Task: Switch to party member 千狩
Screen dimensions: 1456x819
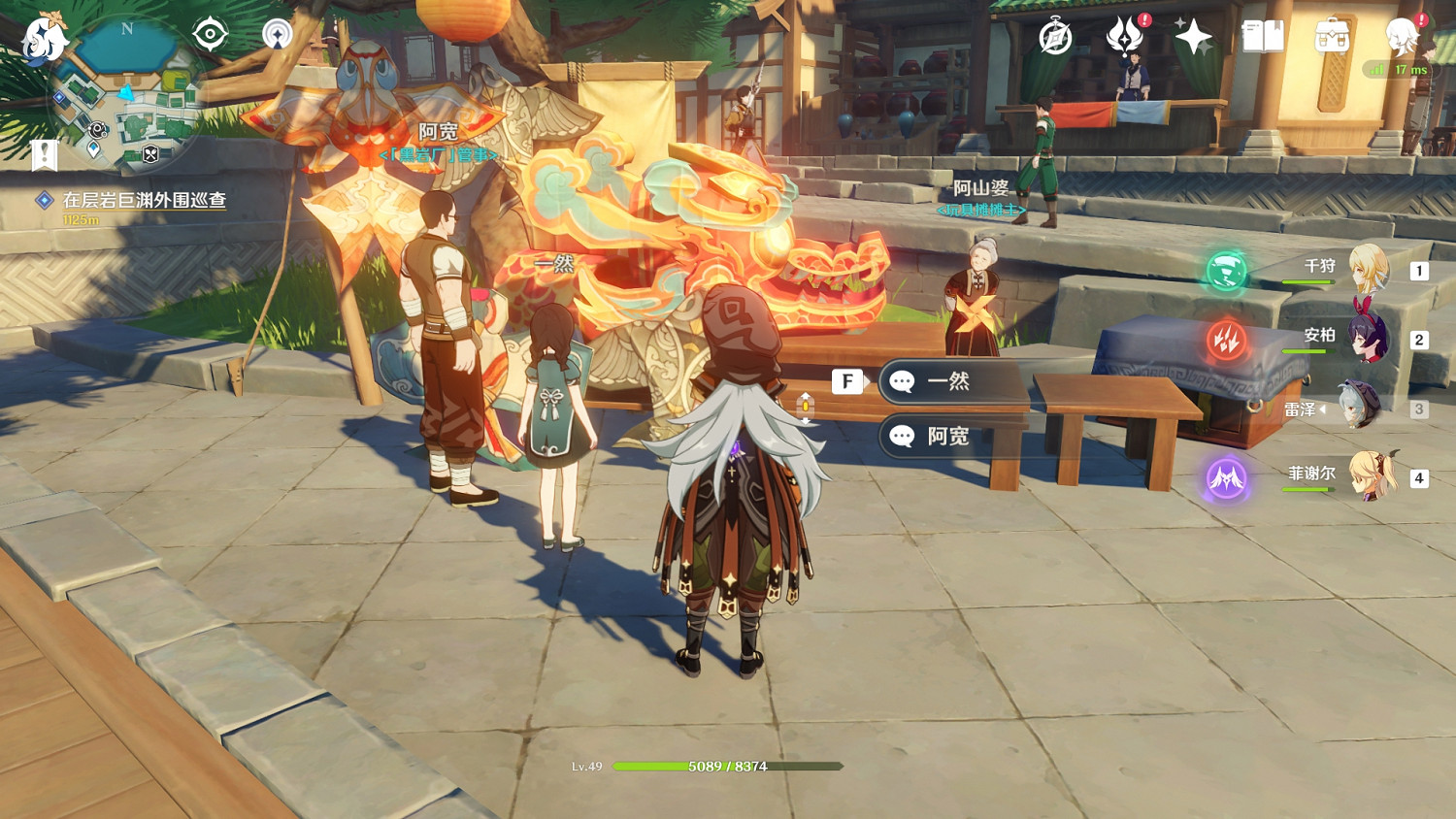Action: pyautogui.click(x=1367, y=269)
